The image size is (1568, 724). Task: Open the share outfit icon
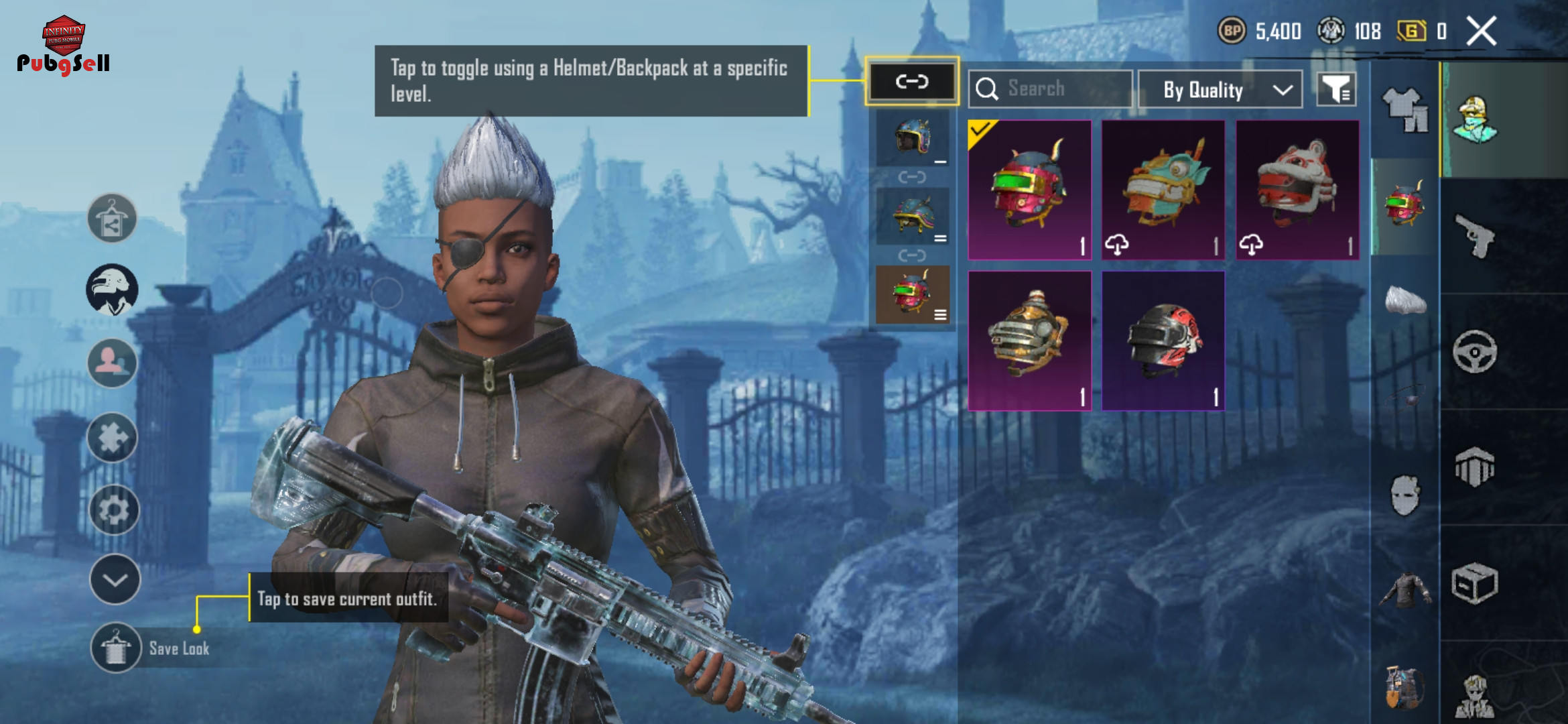click(112, 219)
